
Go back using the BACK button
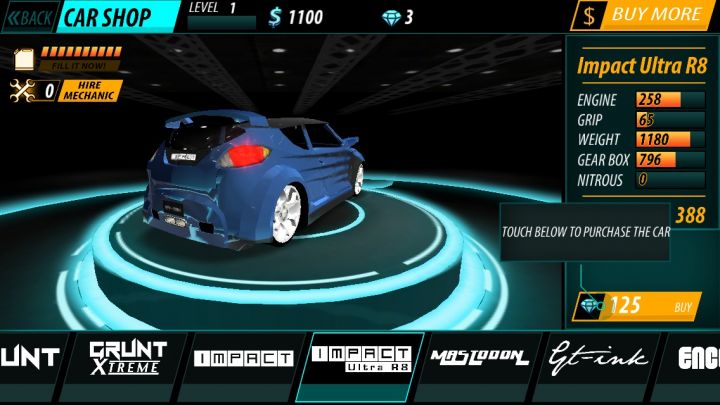tap(27, 16)
